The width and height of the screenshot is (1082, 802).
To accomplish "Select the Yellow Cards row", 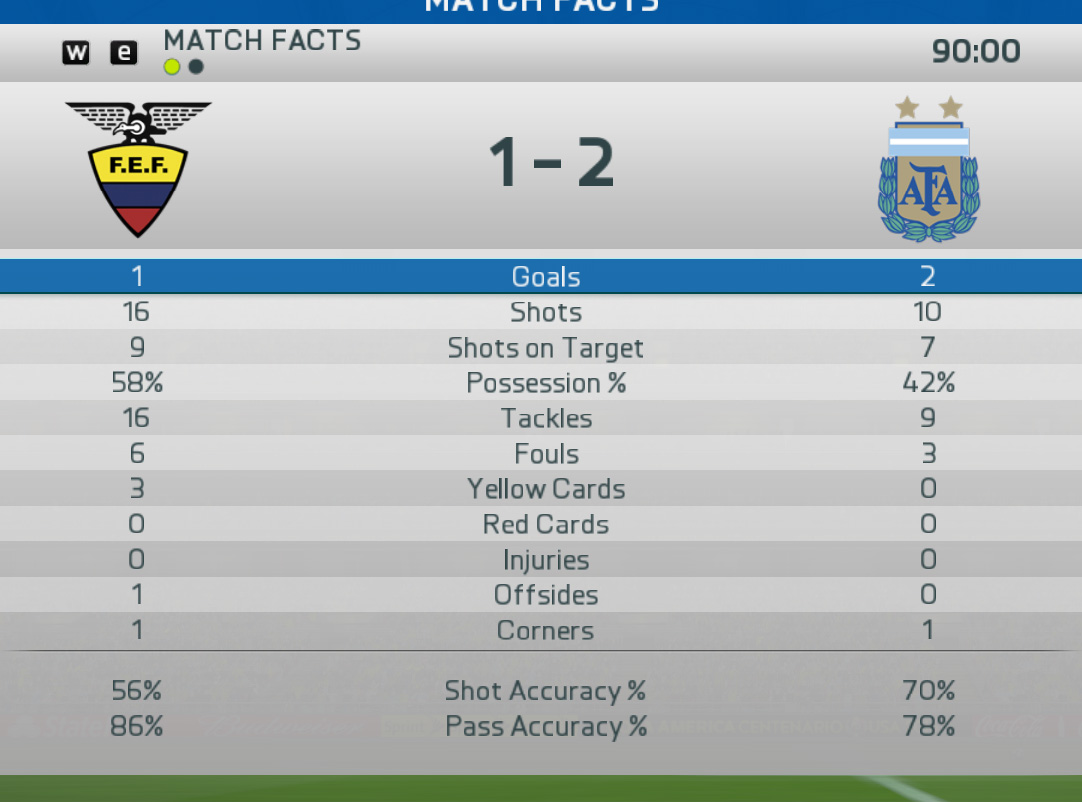I will [x=545, y=489].
